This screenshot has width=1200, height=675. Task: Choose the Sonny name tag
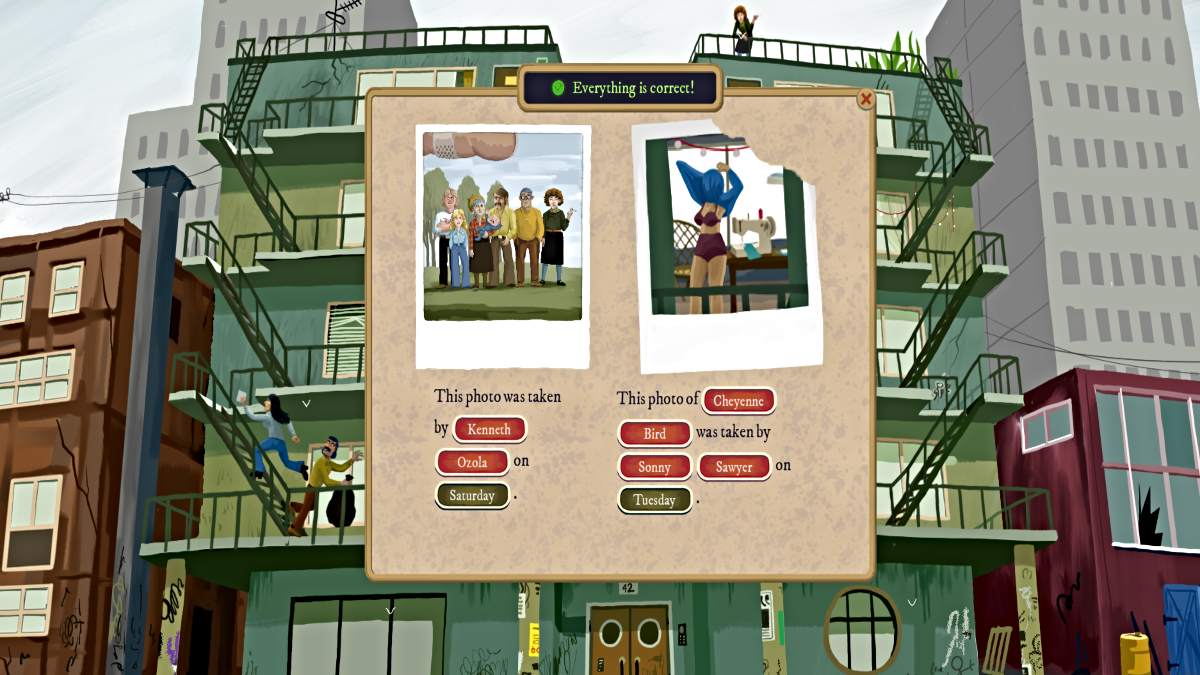(x=654, y=467)
